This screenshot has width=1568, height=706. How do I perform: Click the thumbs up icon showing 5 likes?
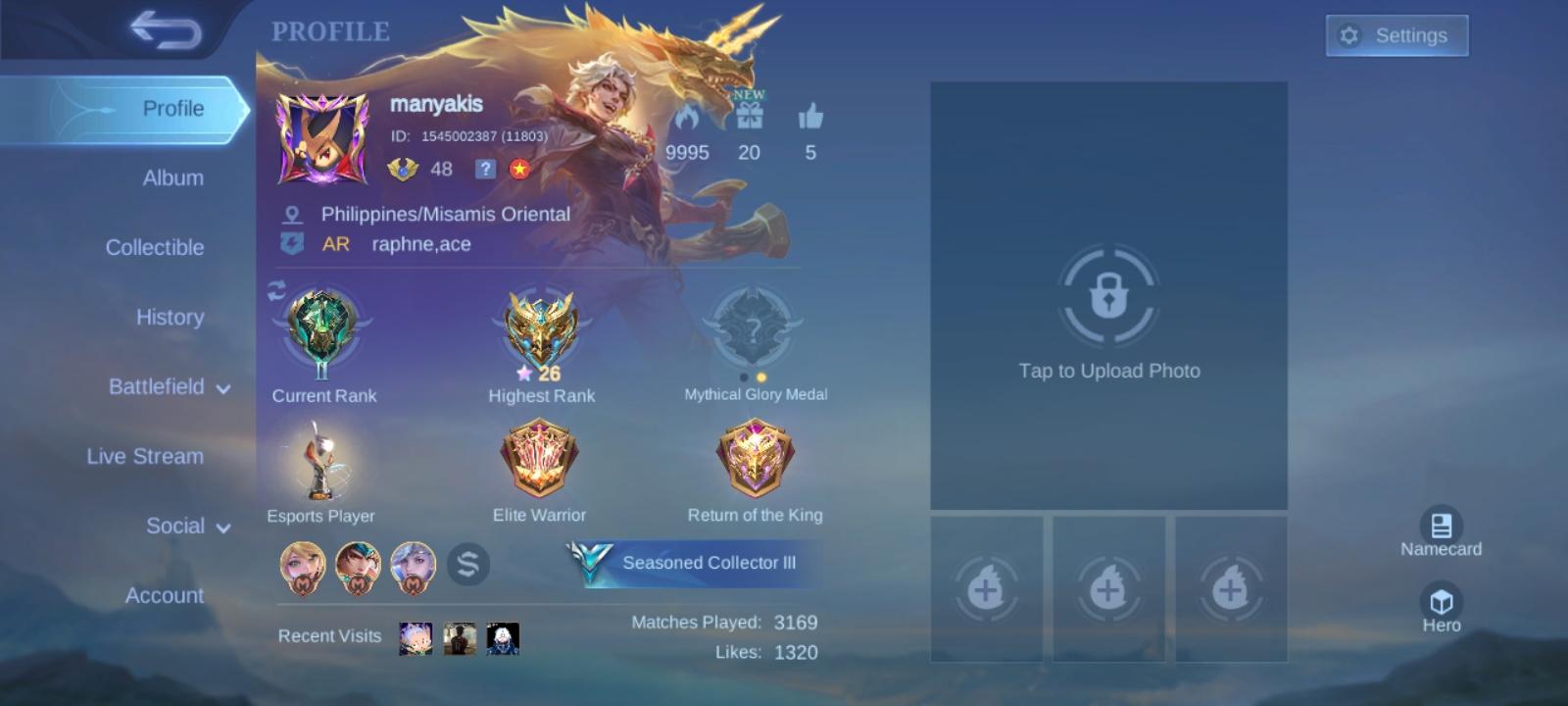coord(809,116)
